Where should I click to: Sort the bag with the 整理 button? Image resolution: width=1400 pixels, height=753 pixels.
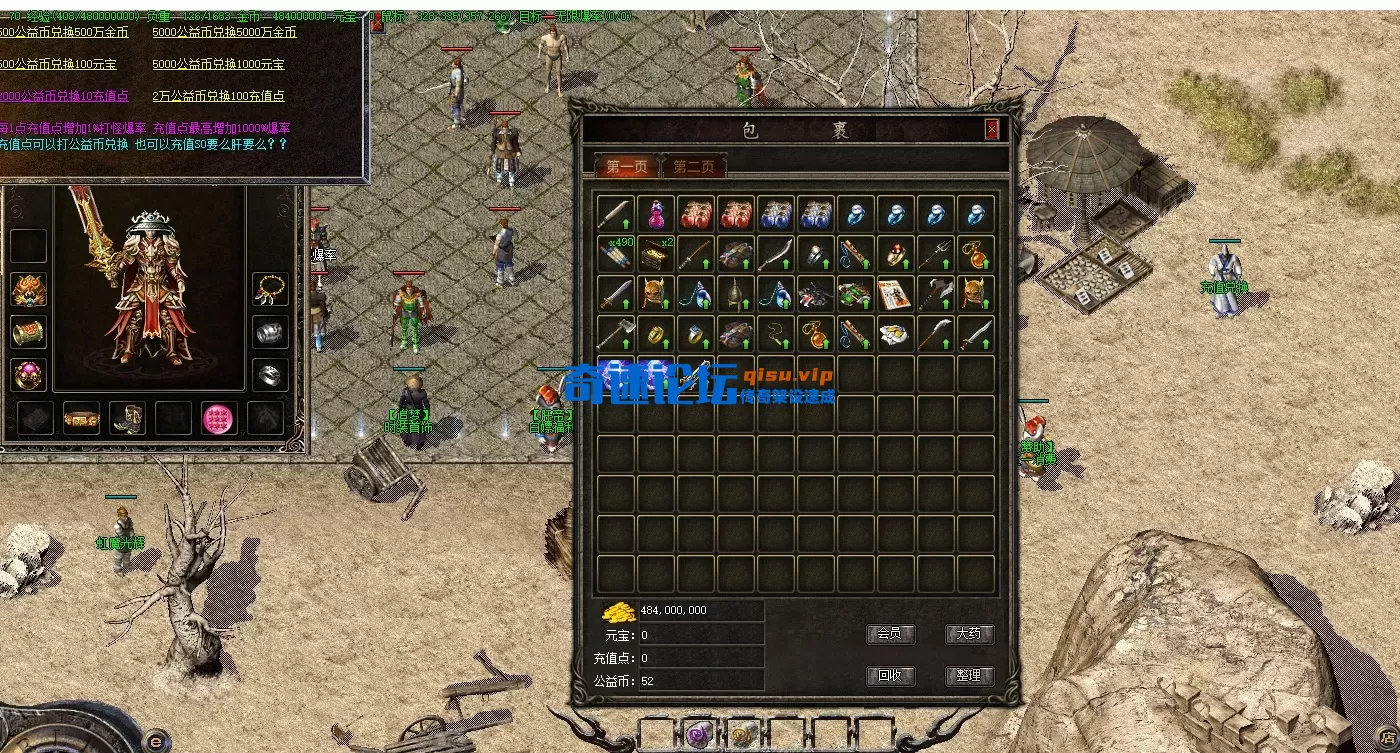click(x=968, y=675)
